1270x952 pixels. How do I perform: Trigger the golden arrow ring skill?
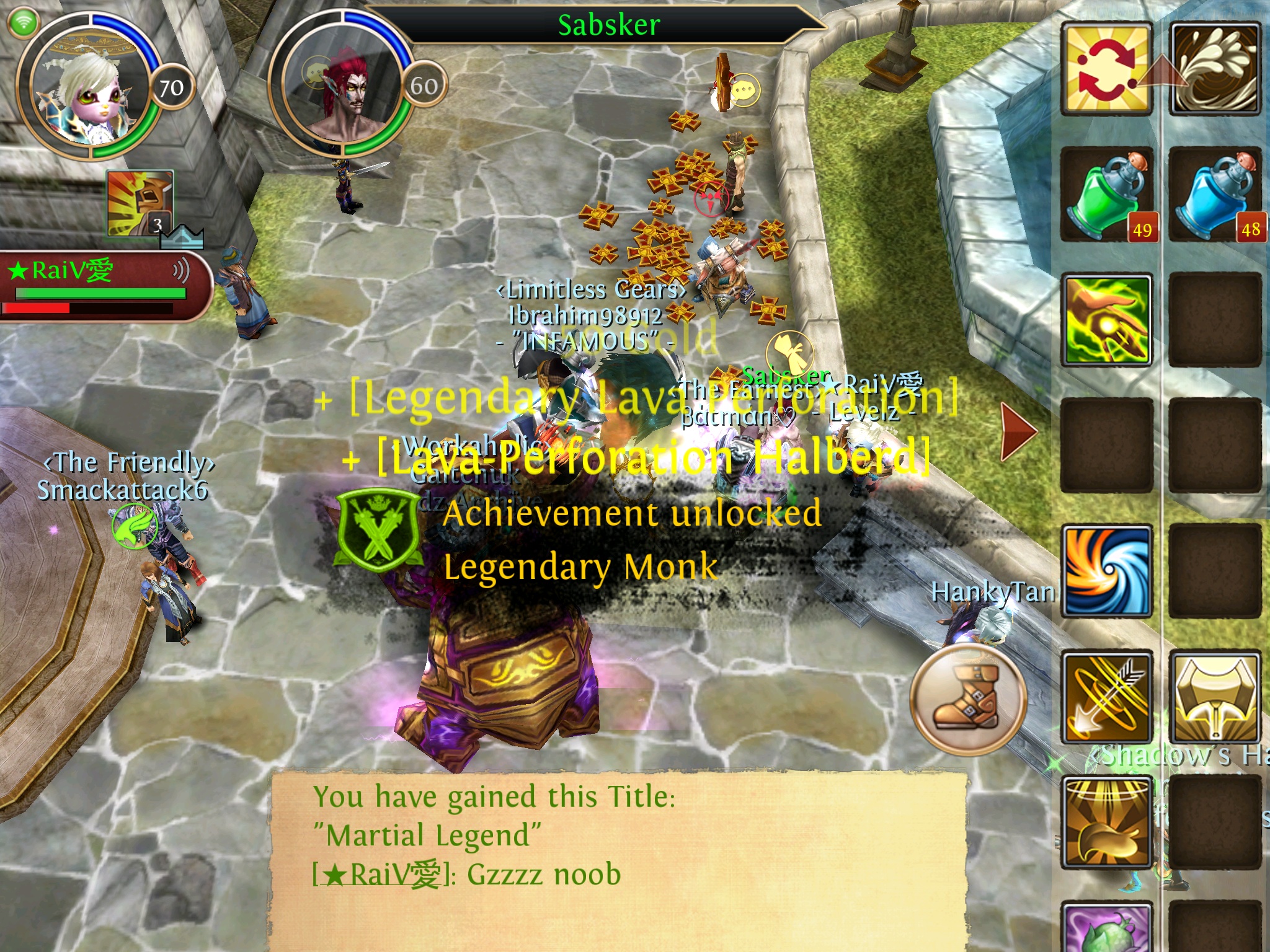tap(1107, 697)
